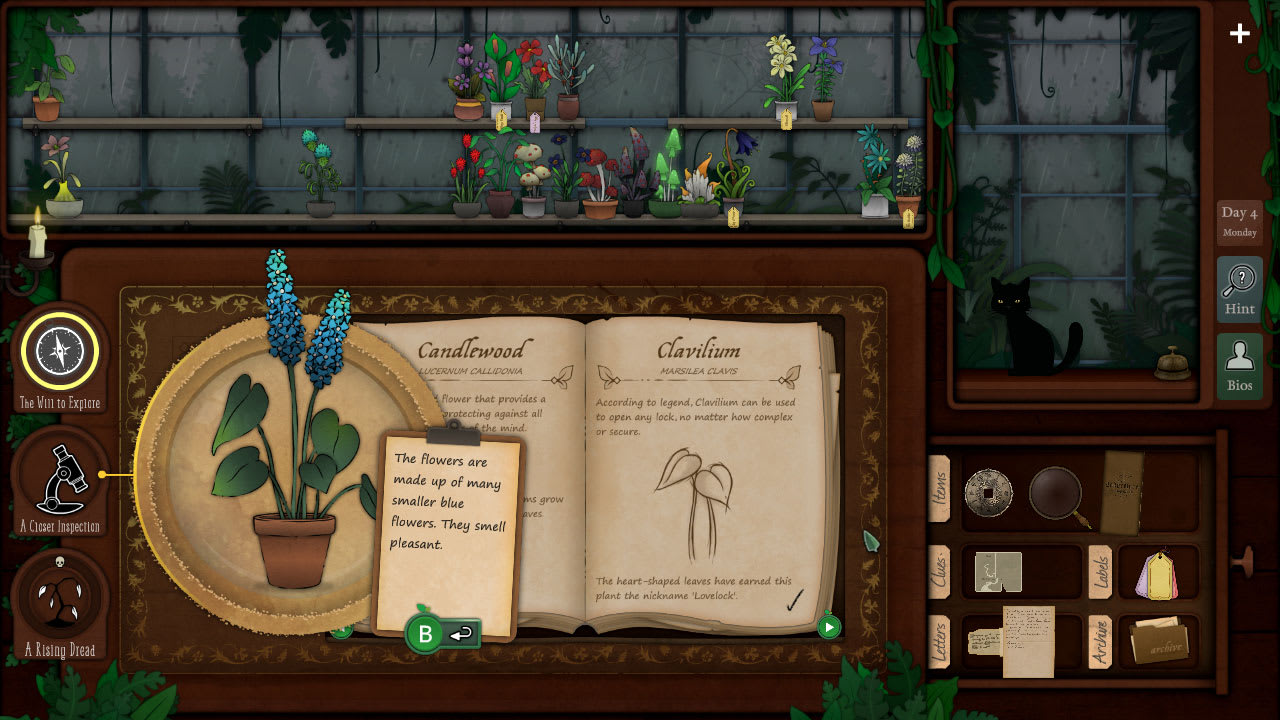Pick up the magnifying glass from the drawer
Image resolution: width=1280 pixels, height=720 pixels.
(1056, 492)
